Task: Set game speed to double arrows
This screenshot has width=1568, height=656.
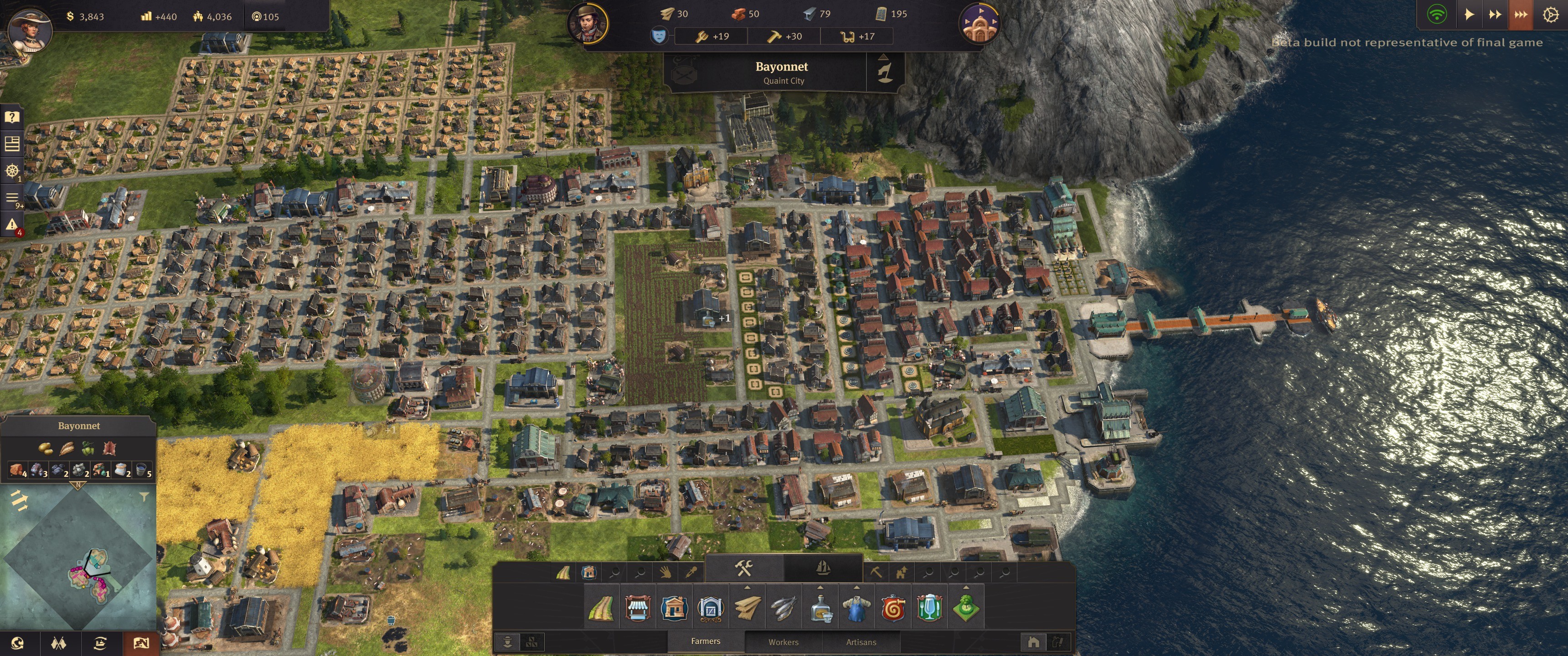Action: tap(1494, 15)
